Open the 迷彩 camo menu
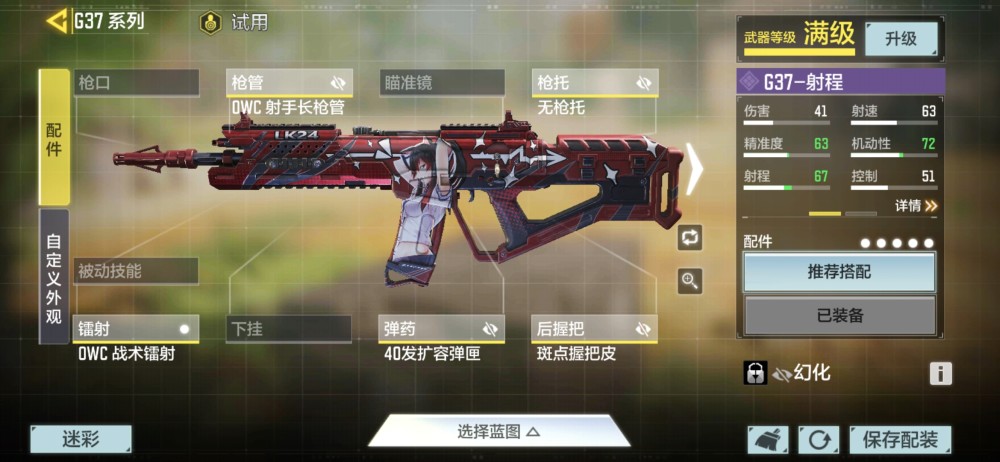Screen dimensions: 1000x462 (x=81, y=439)
